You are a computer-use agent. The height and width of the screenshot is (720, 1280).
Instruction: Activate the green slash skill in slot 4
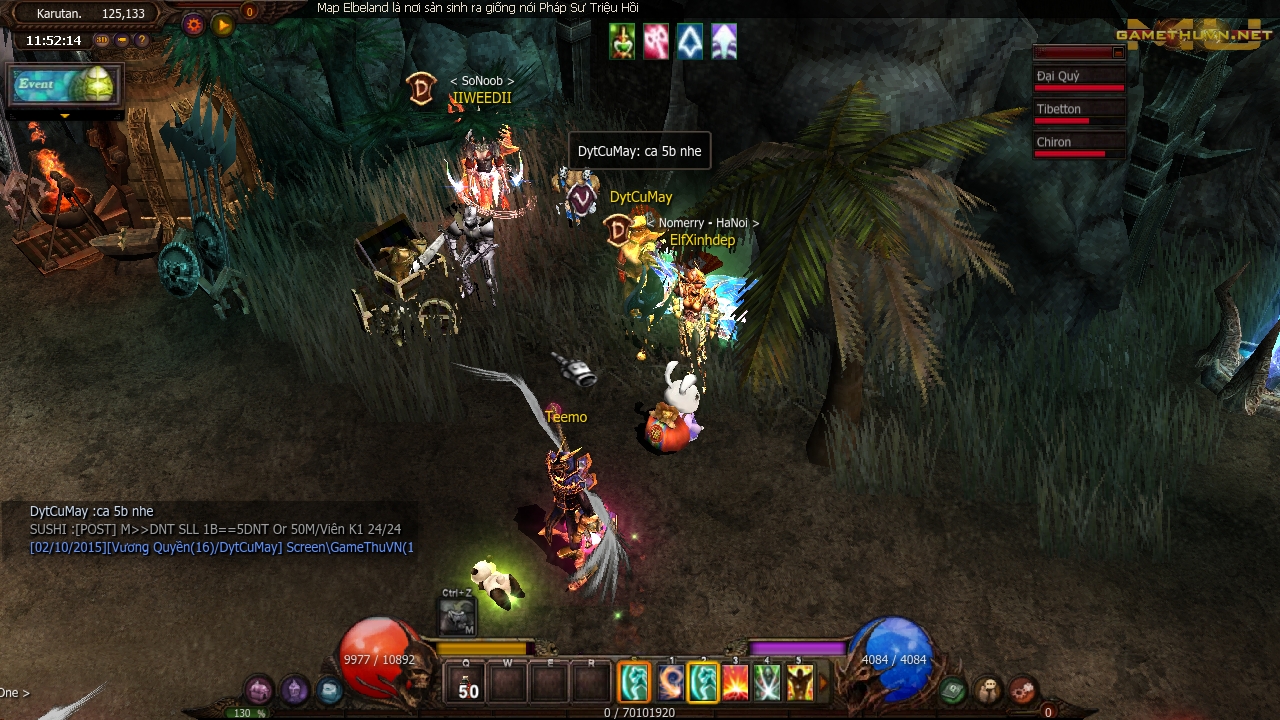pyautogui.click(x=767, y=684)
